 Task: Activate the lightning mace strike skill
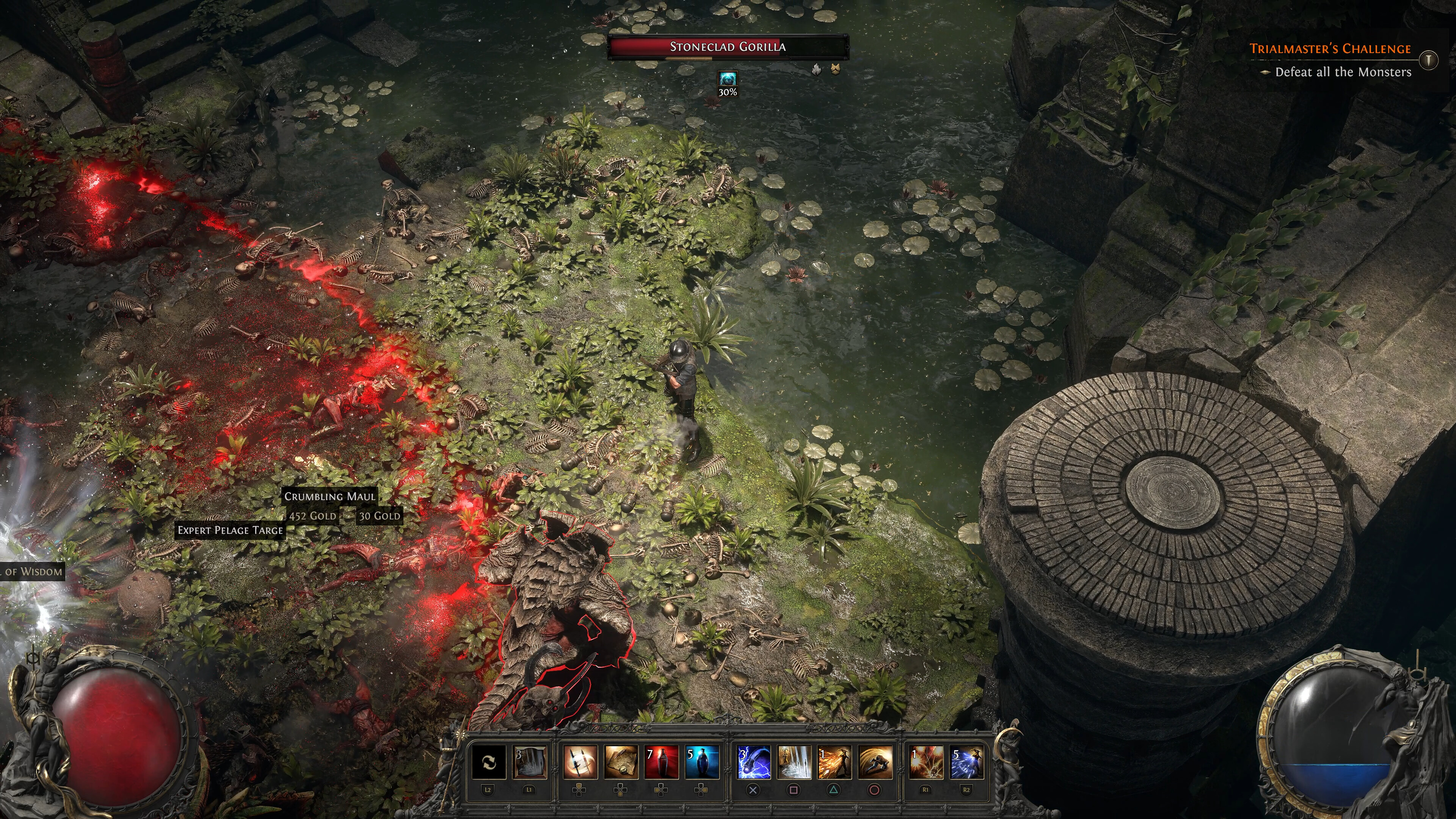[753, 762]
